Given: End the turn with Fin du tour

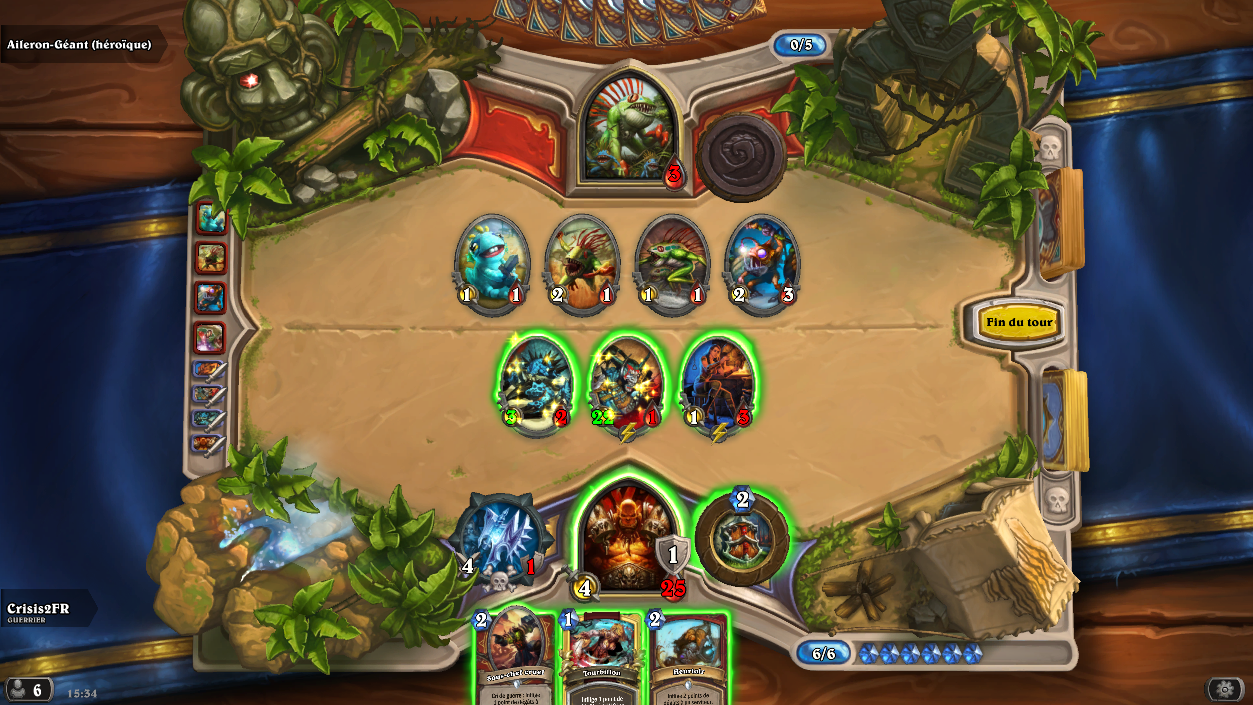Looking at the screenshot, I should 1018,322.
